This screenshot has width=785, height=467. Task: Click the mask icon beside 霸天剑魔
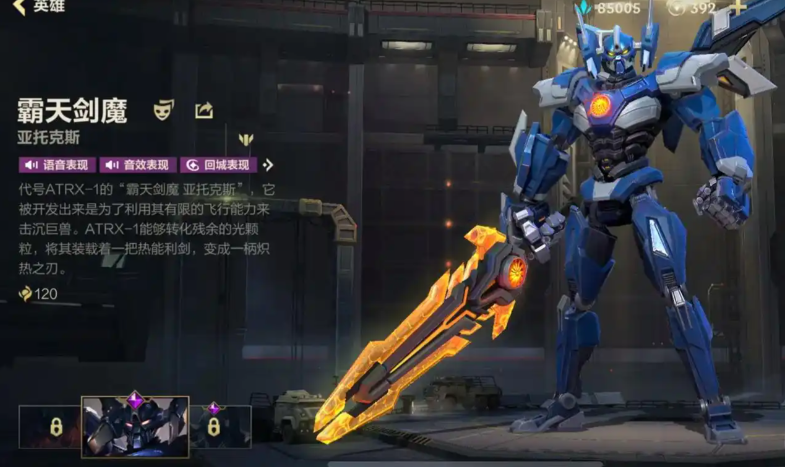[163, 110]
